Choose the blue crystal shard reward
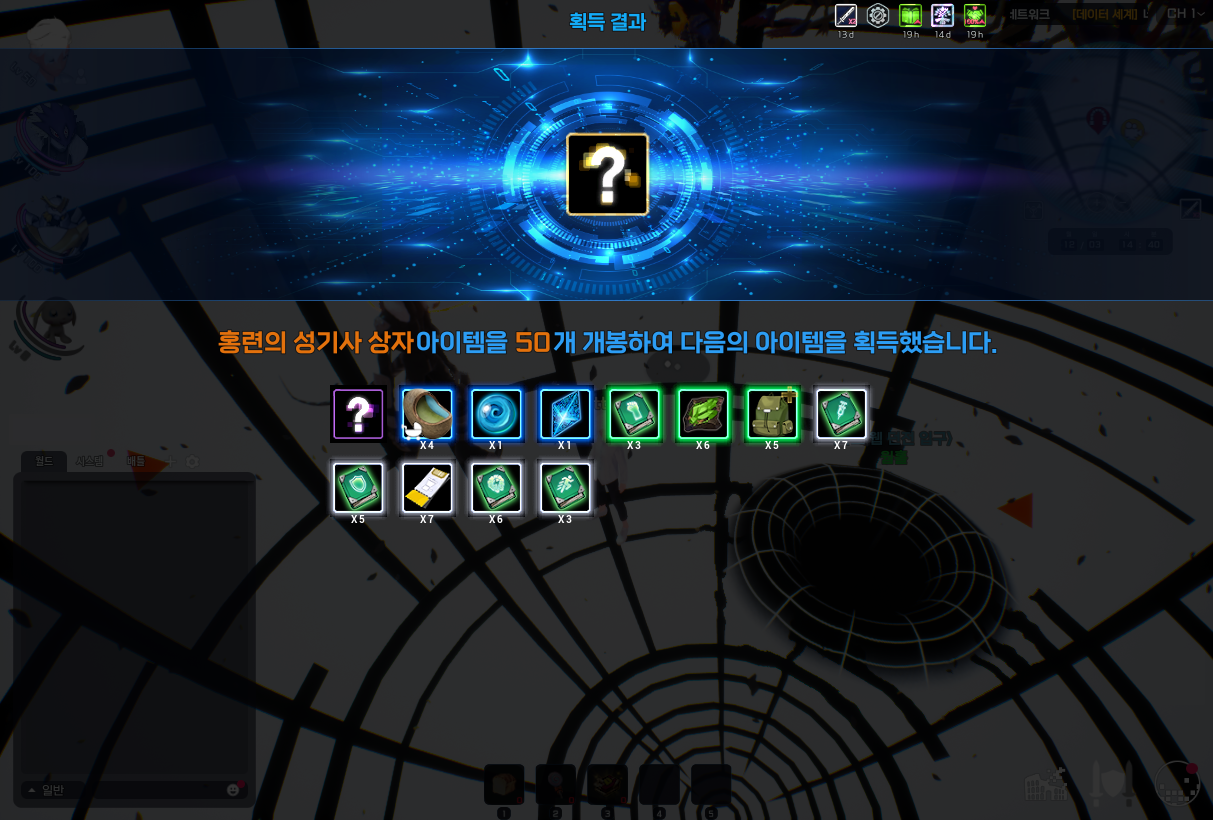This screenshot has width=1213, height=820. pyautogui.click(x=565, y=414)
